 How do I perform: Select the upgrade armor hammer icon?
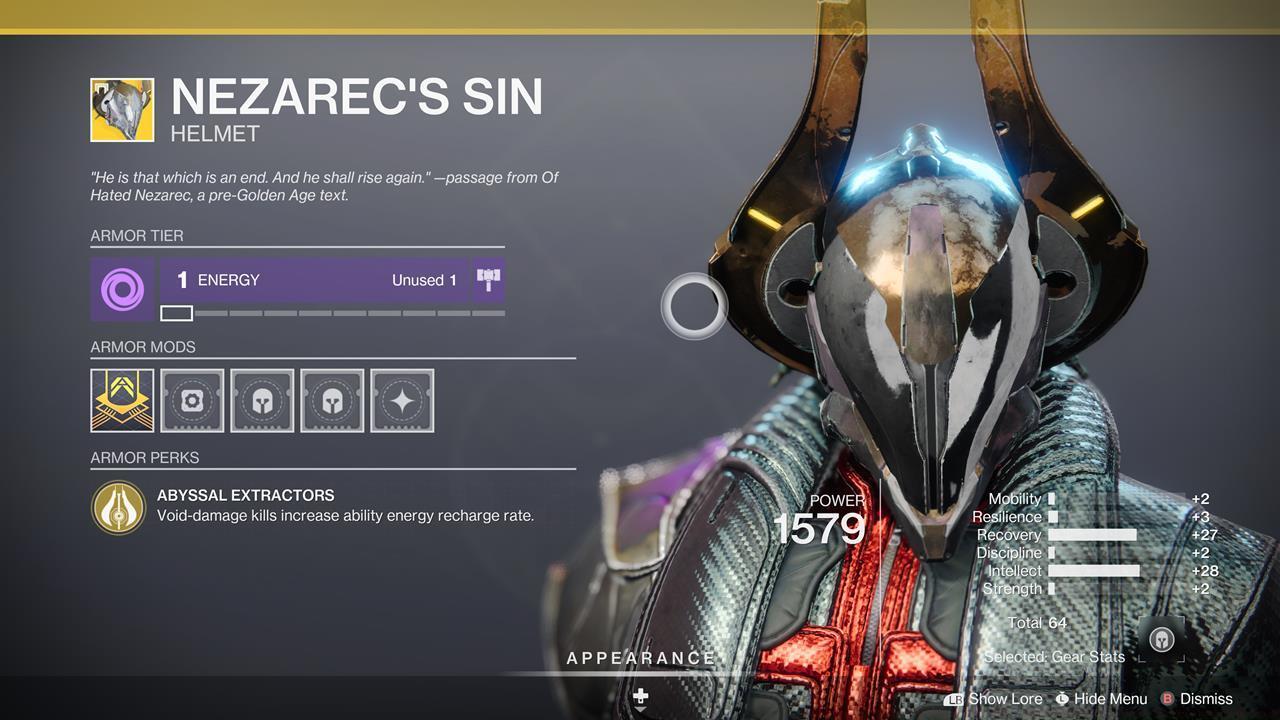(488, 280)
